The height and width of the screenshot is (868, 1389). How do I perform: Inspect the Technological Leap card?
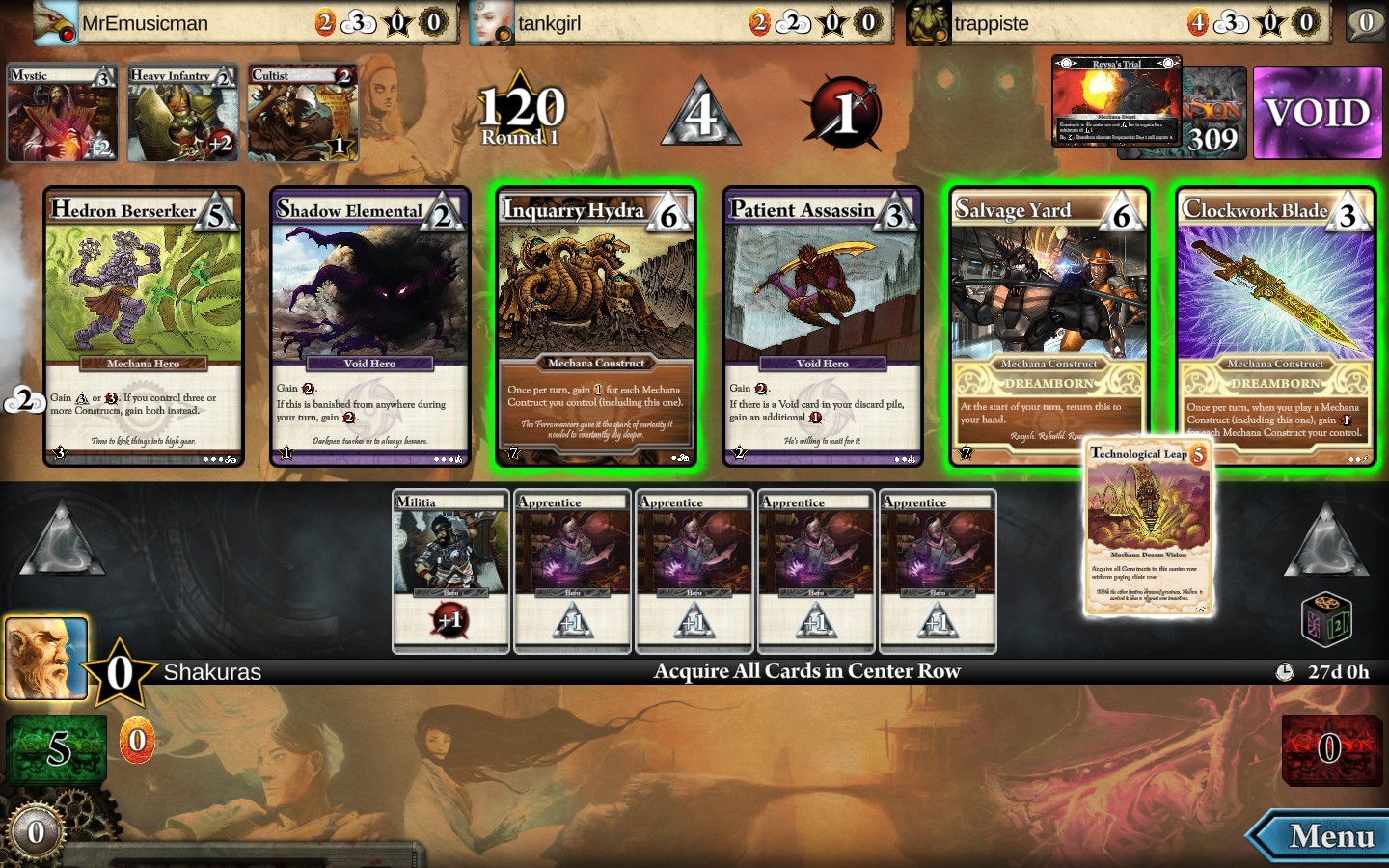1148,529
